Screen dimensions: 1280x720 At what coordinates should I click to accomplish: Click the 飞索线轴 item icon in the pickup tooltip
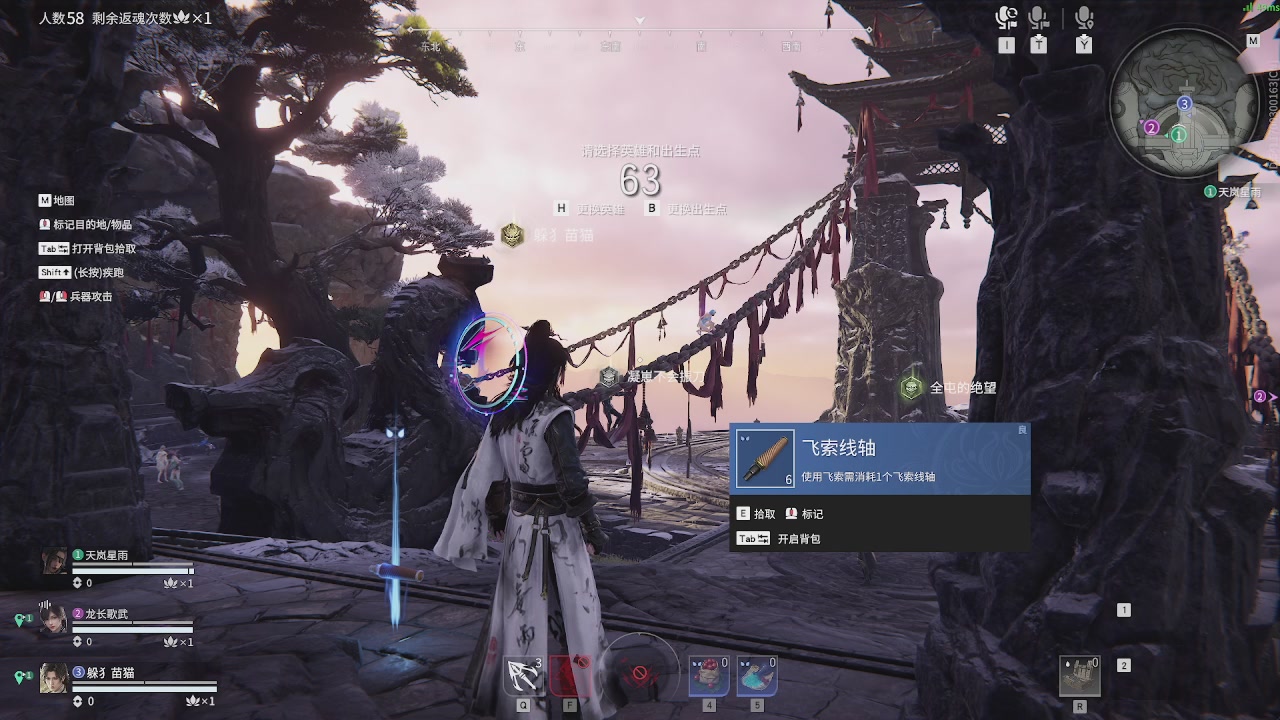click(765, 459)
